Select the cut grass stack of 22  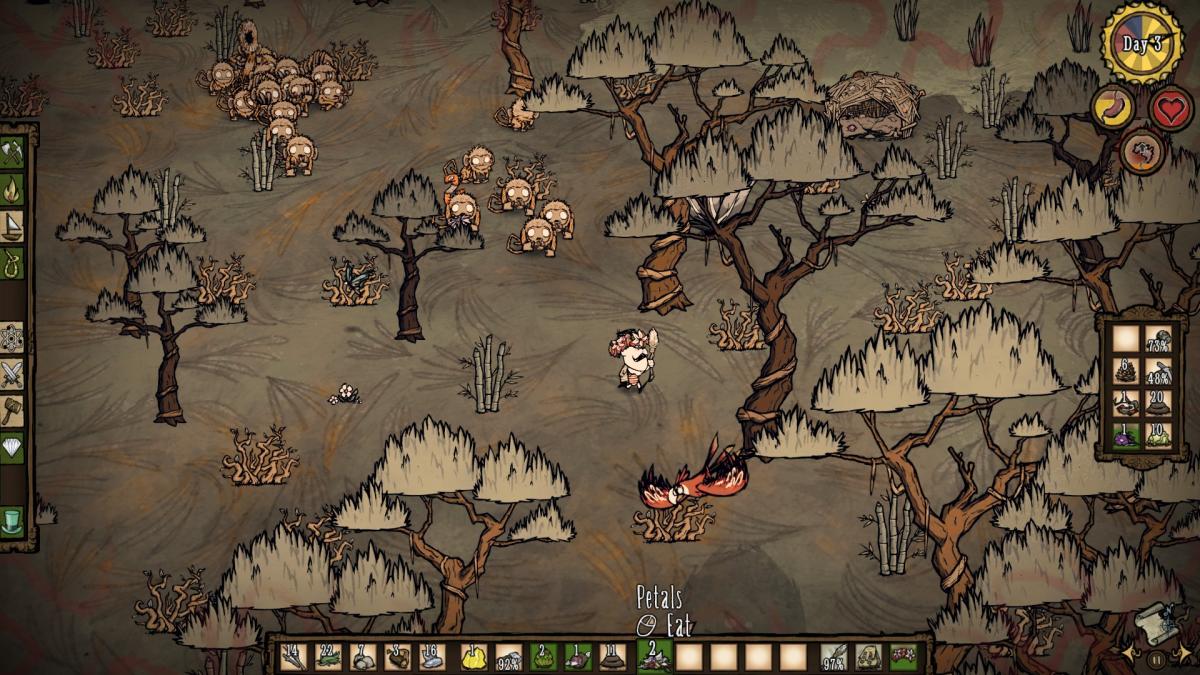click(x=327, y=656)
